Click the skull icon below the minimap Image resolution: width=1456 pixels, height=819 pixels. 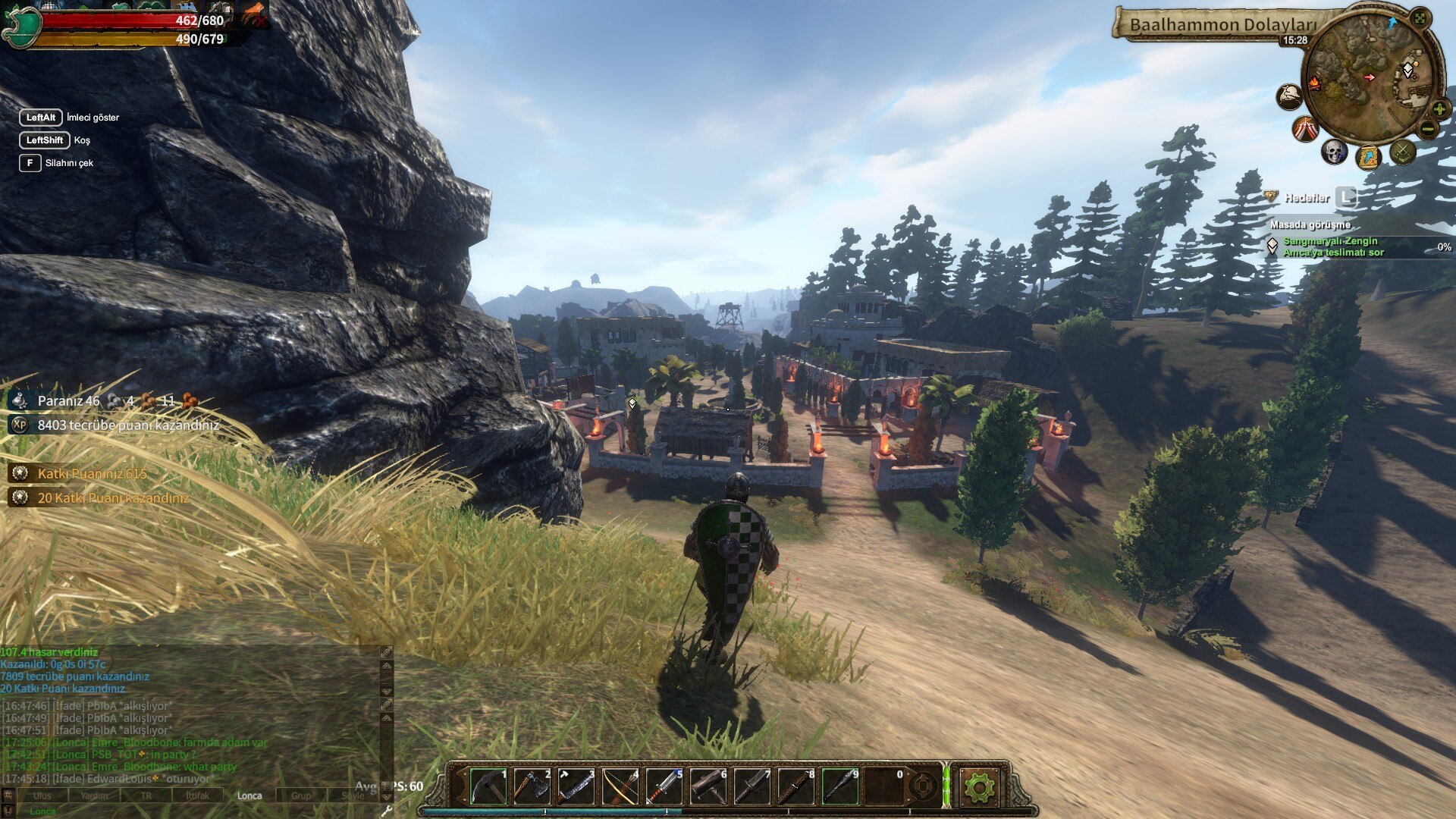(1333, 152)
